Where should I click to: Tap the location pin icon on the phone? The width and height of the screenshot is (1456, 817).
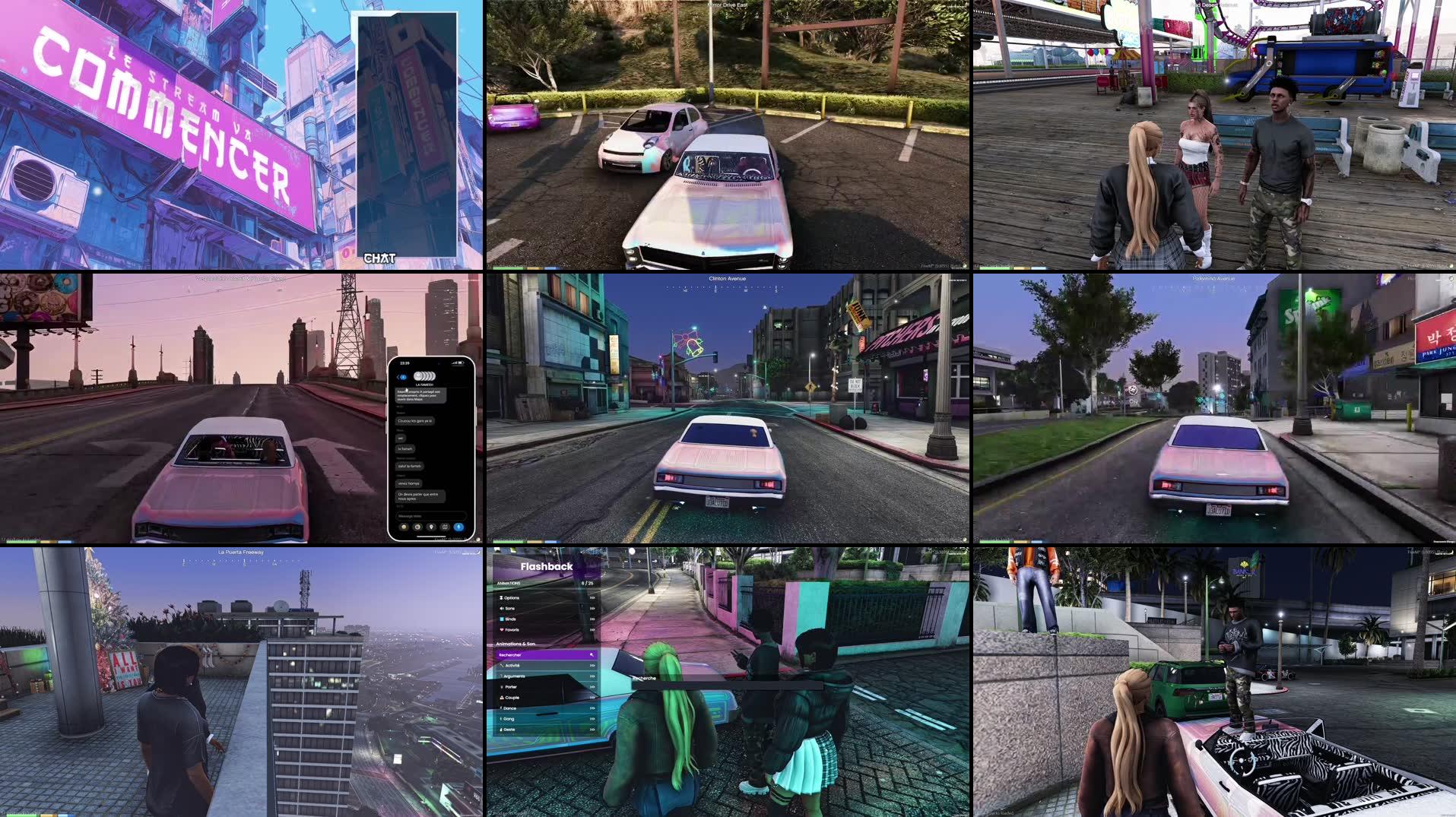[x=431, y=527]
